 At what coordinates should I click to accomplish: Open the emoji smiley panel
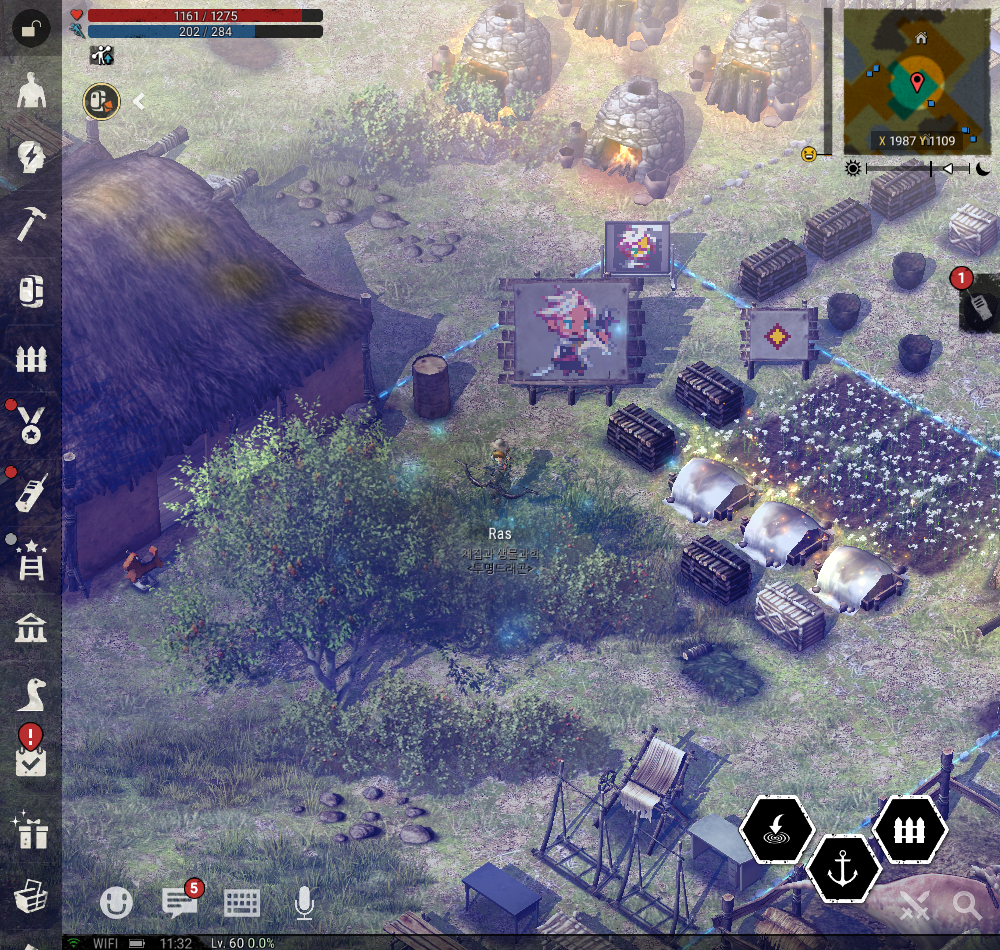coord(117,903)
